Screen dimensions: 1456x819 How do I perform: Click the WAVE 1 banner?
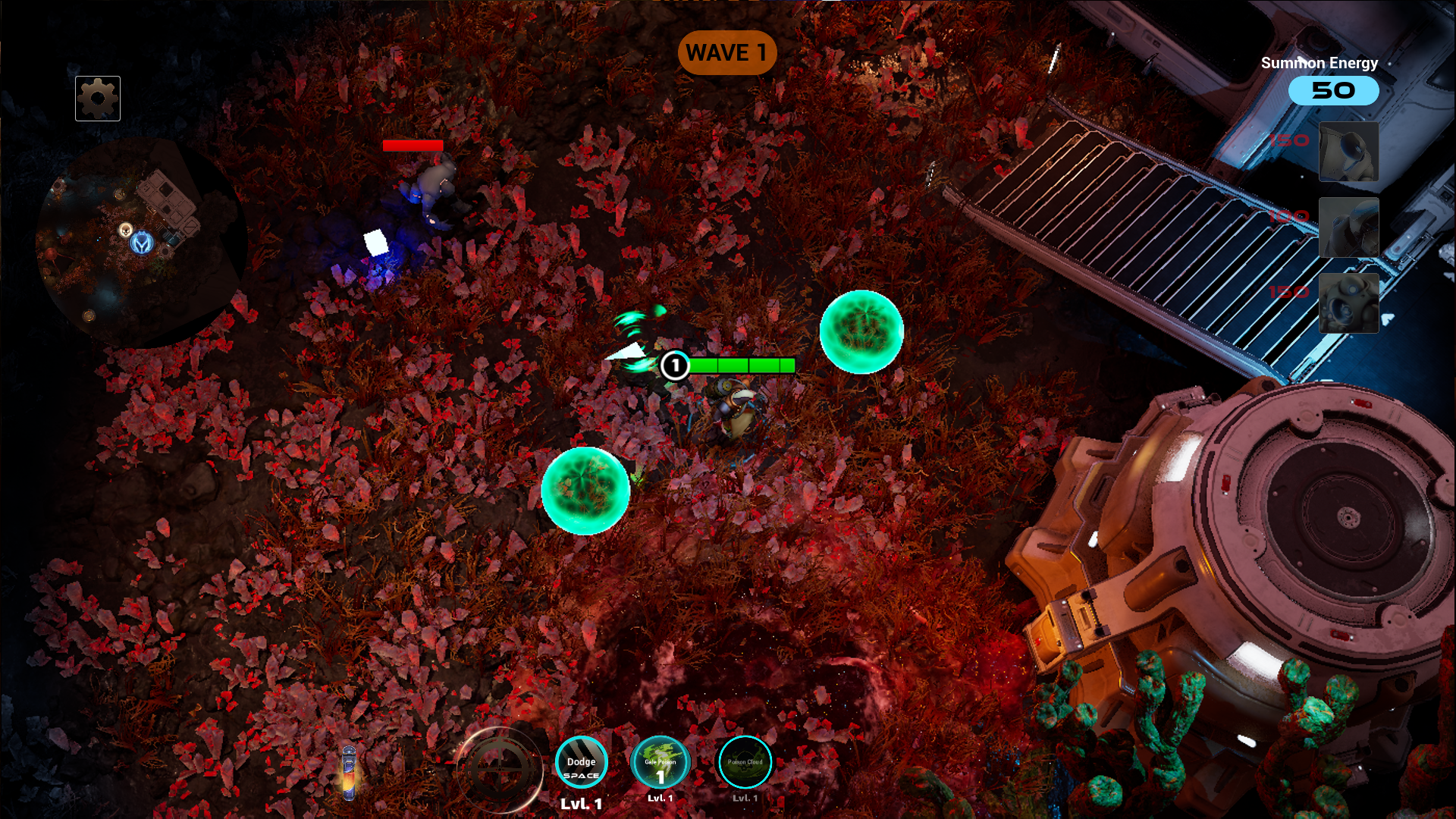727,53
